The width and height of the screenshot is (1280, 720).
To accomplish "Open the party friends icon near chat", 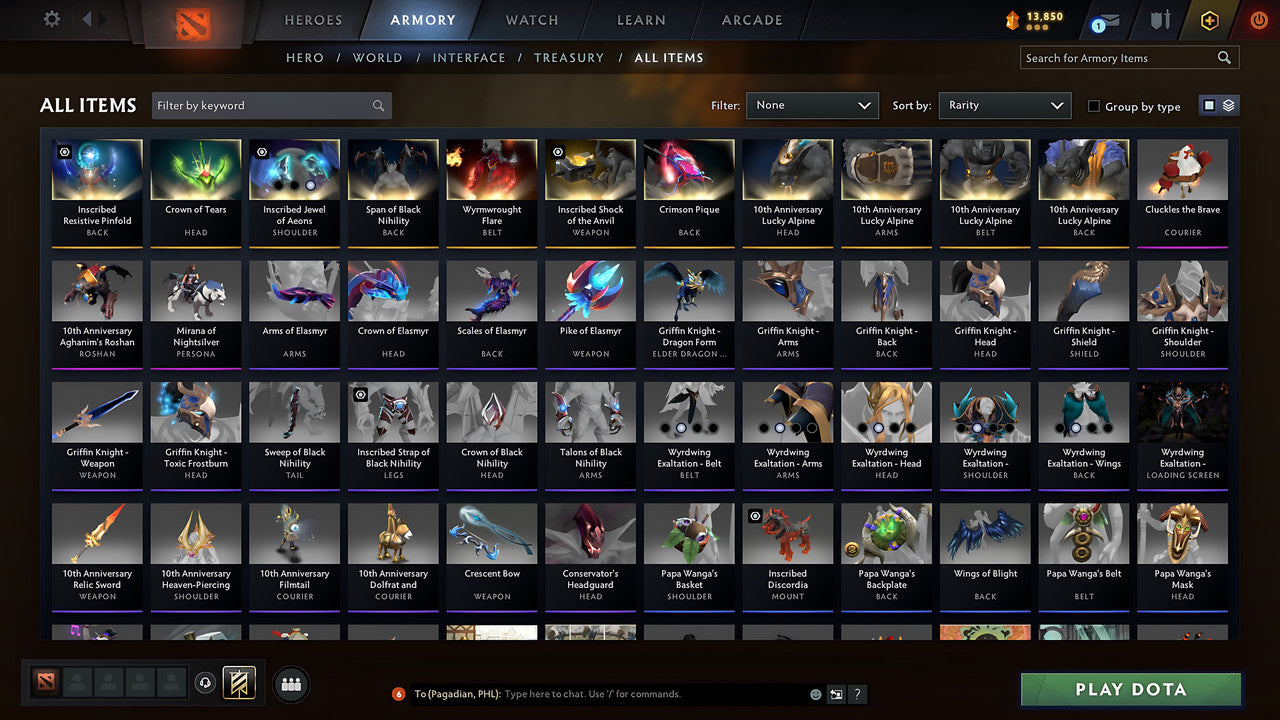I will [x=289, y=684].
